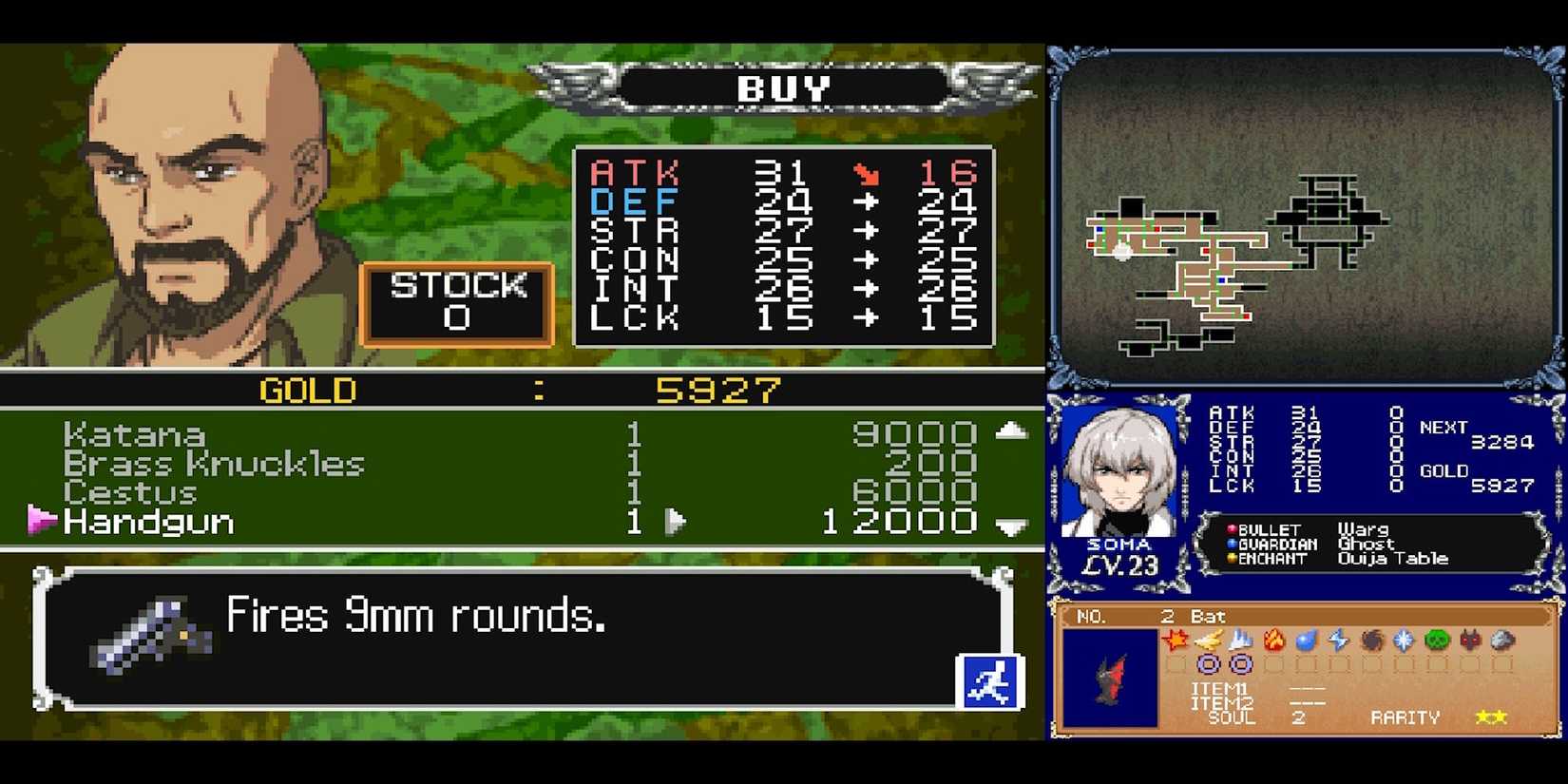The height and width of the screenshot is (784, 1568).
Task: Select the fire attribute icon
Action: (x=1273, y=640)
